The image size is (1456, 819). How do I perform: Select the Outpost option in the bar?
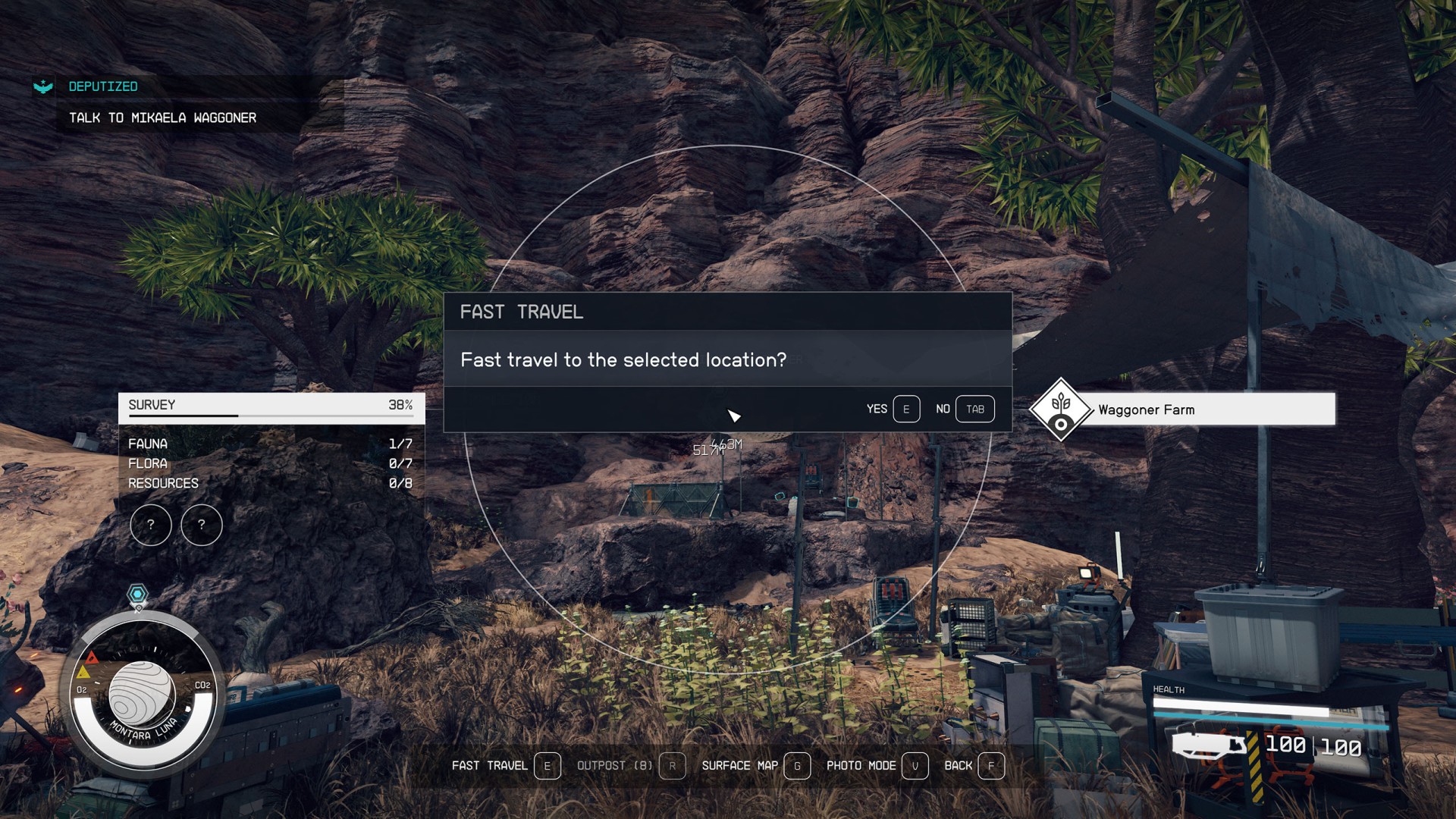[630, 766]
